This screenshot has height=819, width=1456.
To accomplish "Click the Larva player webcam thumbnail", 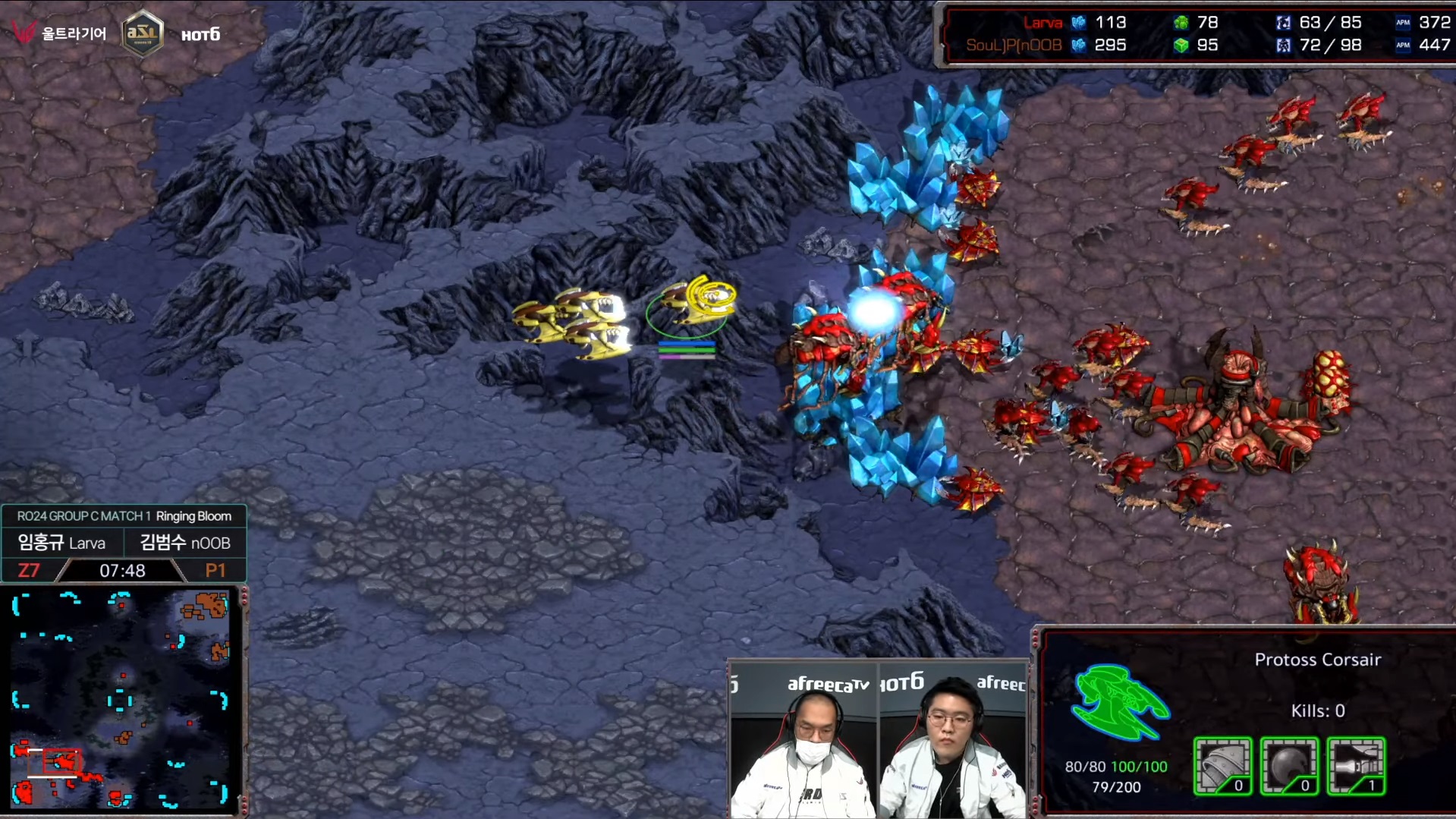I will (803, 740).
